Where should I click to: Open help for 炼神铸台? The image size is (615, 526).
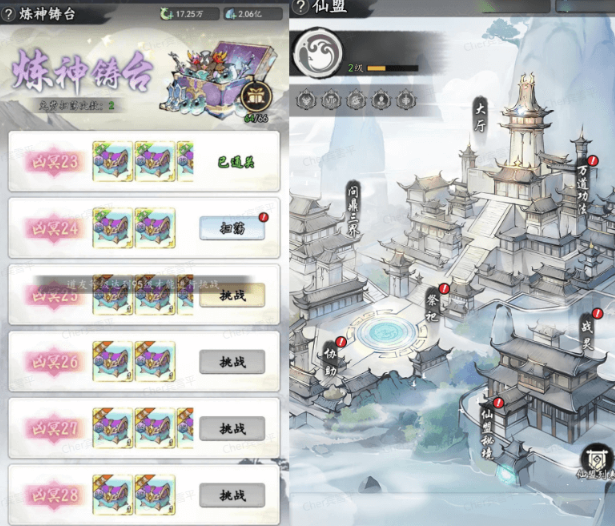[x=11, y=14]
